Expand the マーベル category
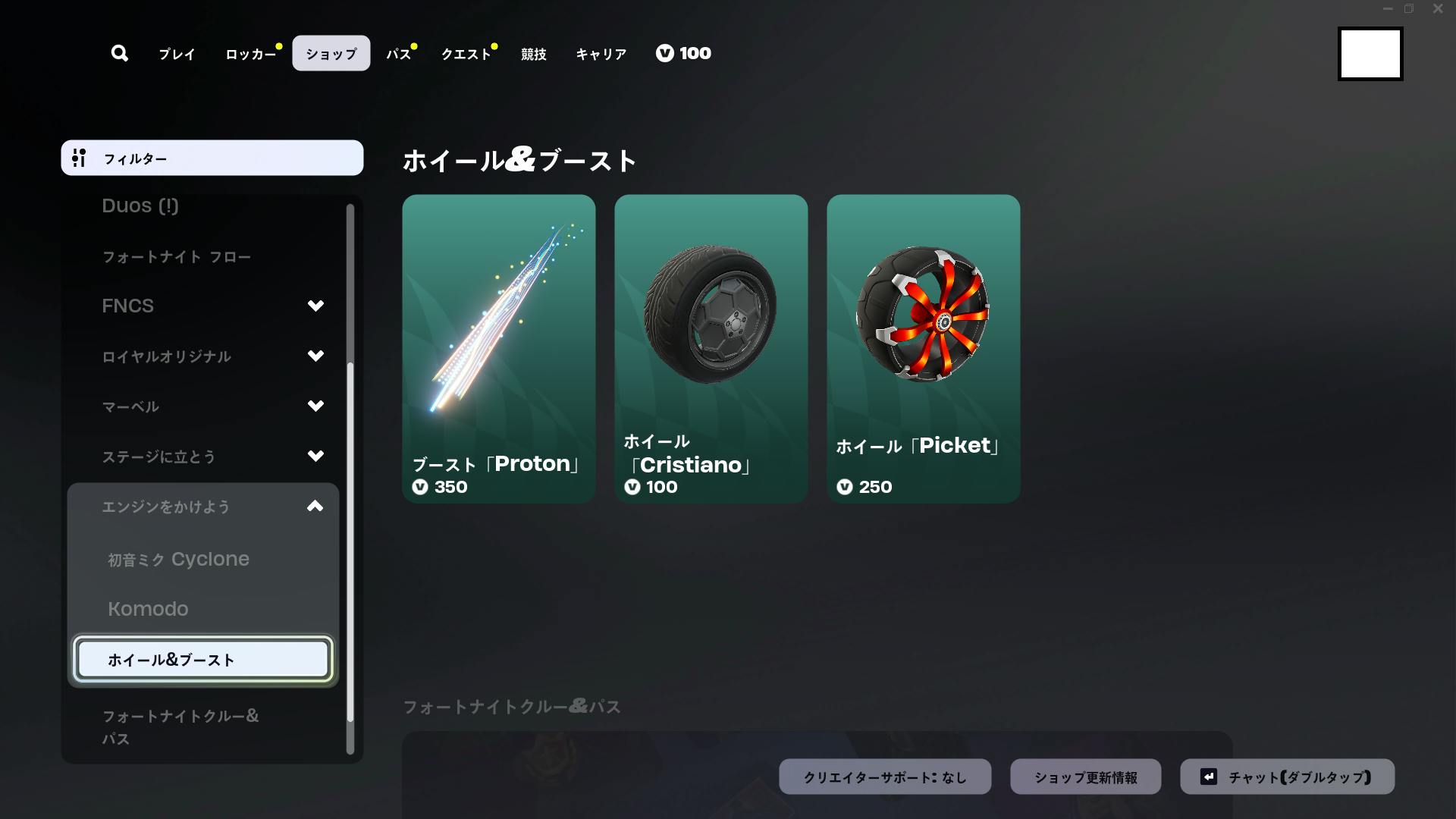The height and width of the screenshot is (819, 1456). click(315, 406)
